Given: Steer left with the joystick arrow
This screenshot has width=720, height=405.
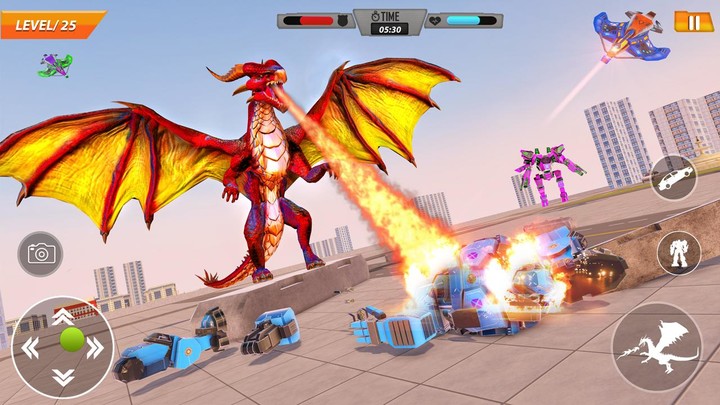Looking at the screenshot, I should [x=30, y=348].
